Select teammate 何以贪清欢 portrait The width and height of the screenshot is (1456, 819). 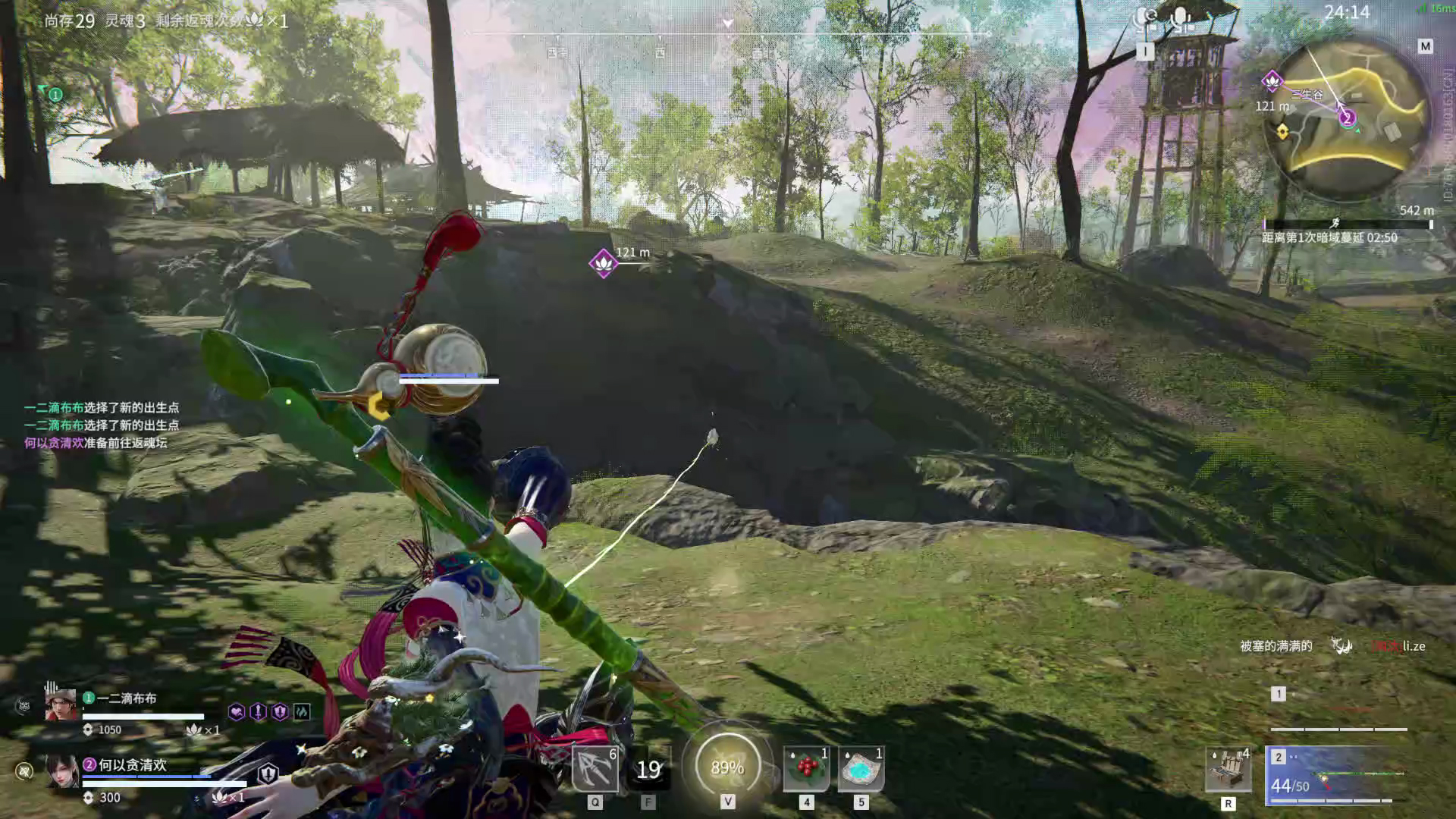coord(61,772)
